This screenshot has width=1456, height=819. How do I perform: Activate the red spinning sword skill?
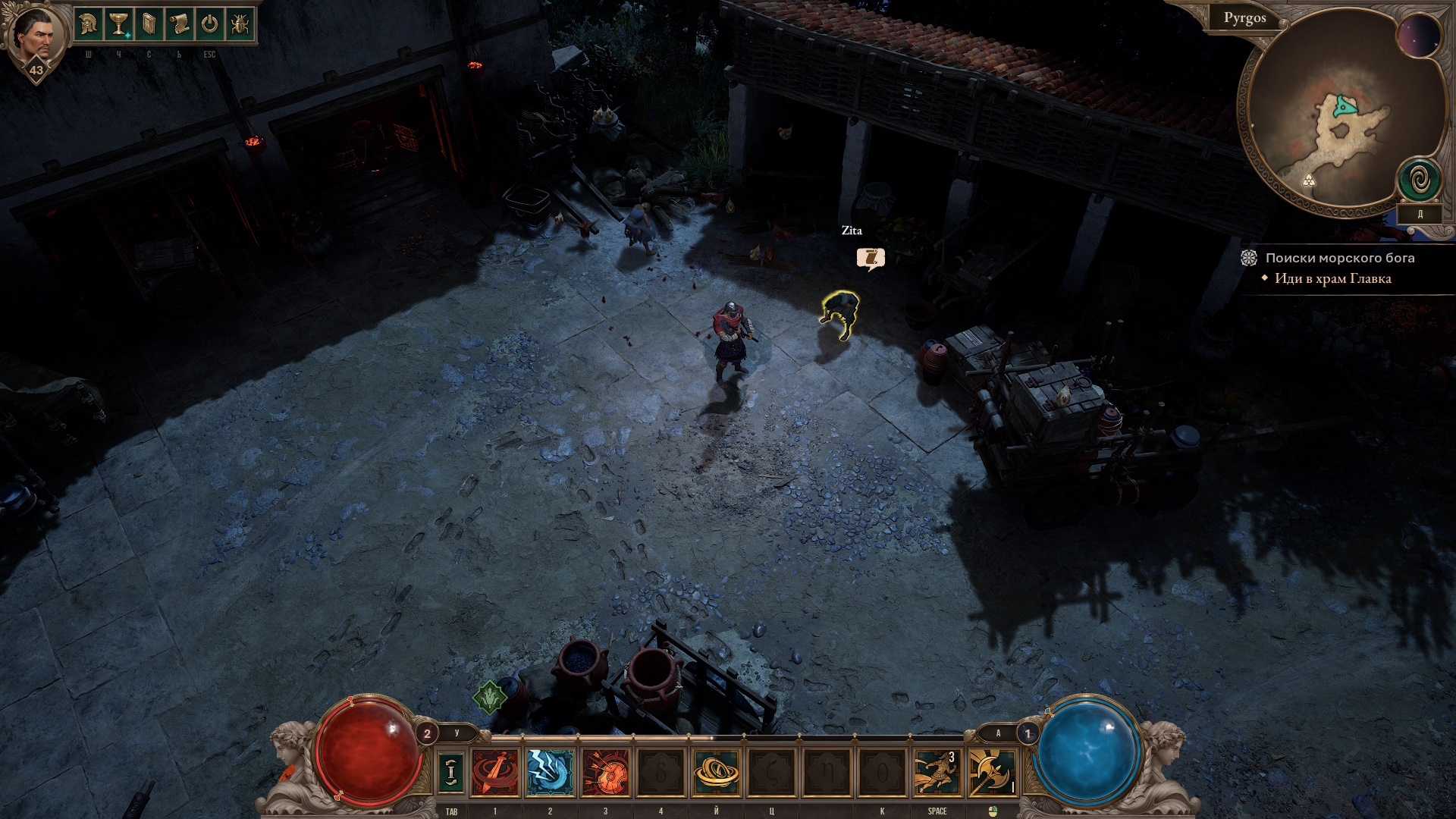tap(495, 772)
